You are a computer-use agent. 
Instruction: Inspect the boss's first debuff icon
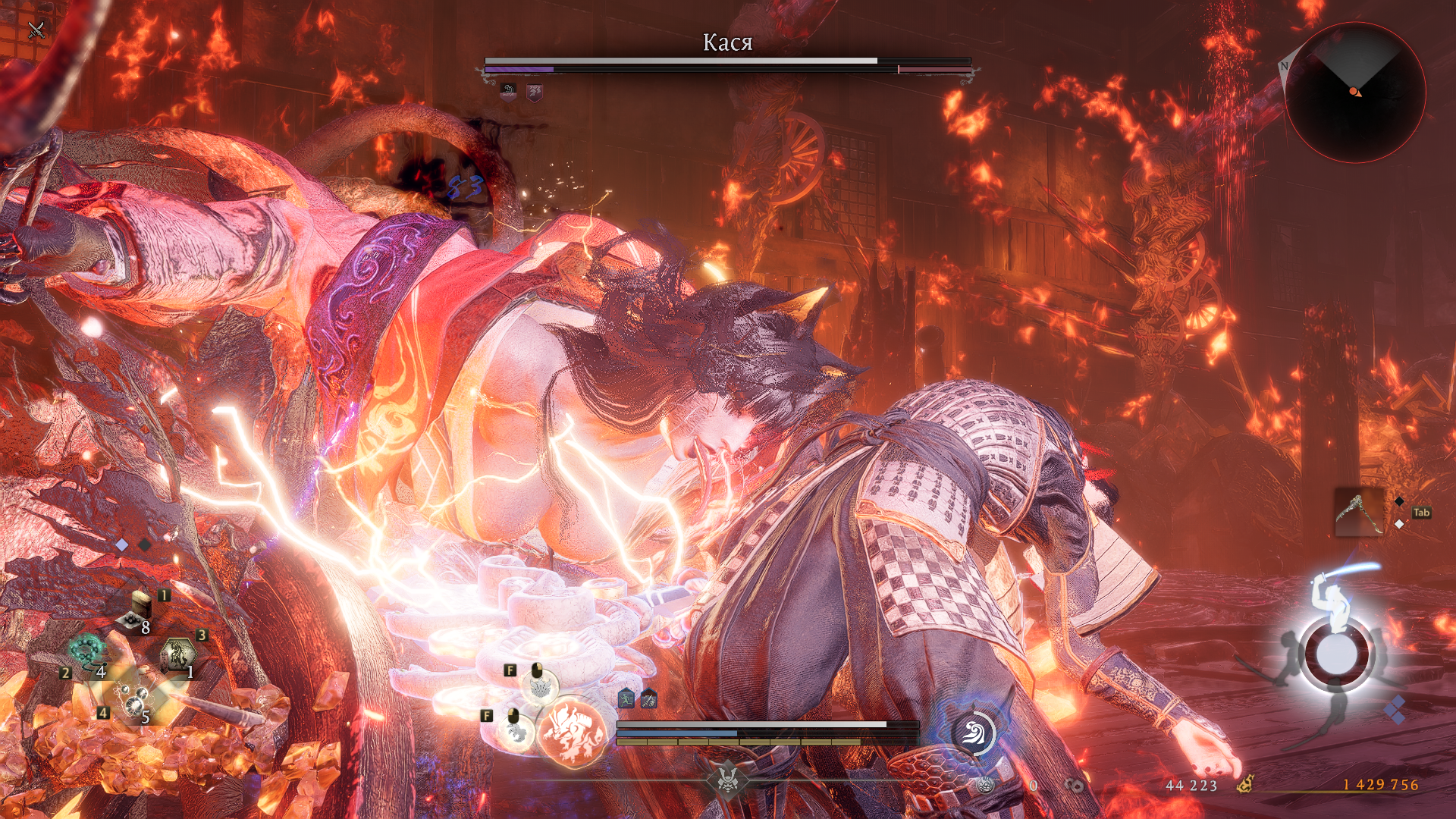508,93
